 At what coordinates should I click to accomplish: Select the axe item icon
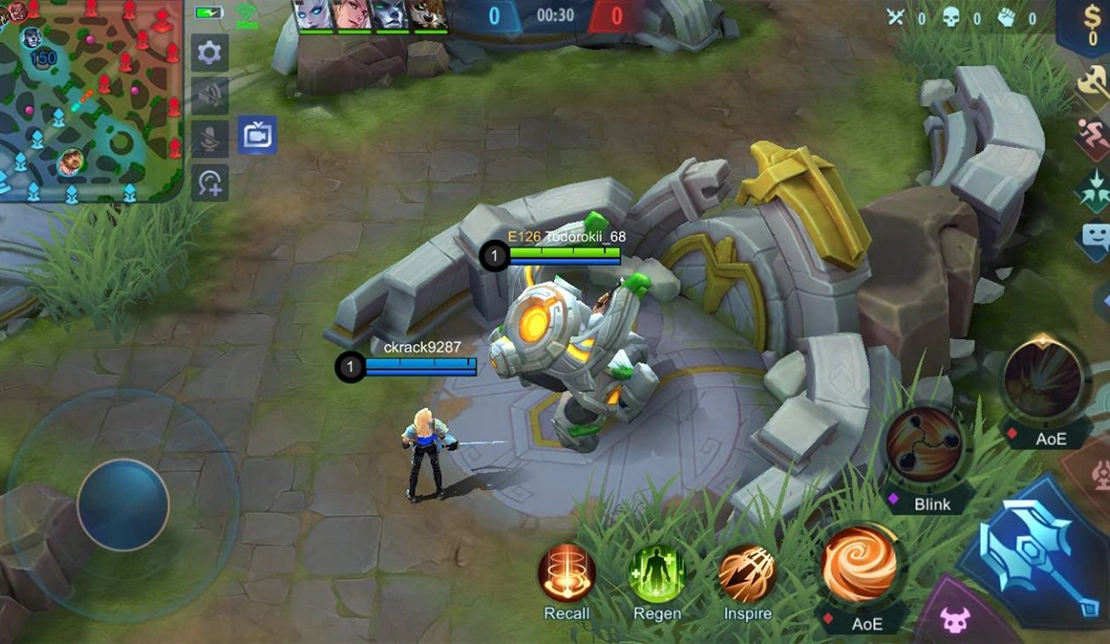(1093, 84)
